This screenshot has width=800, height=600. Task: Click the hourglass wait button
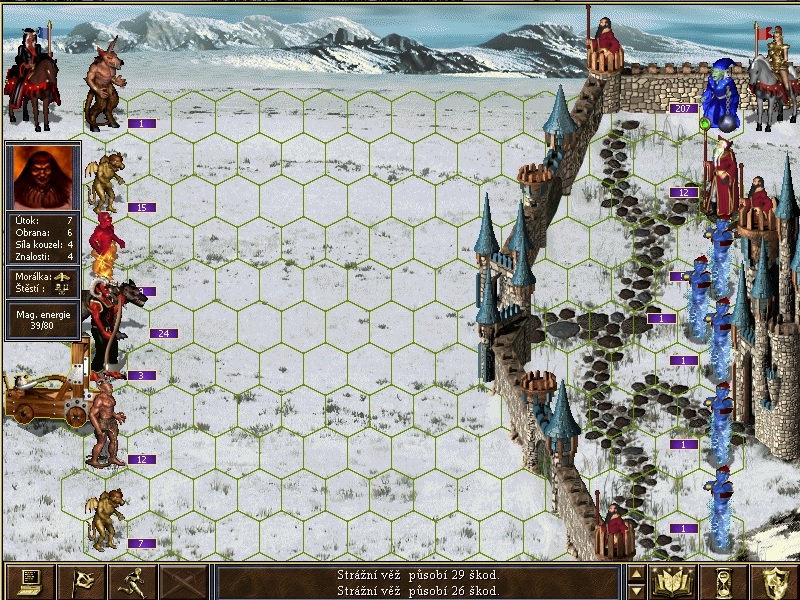(x=724, y=581)
